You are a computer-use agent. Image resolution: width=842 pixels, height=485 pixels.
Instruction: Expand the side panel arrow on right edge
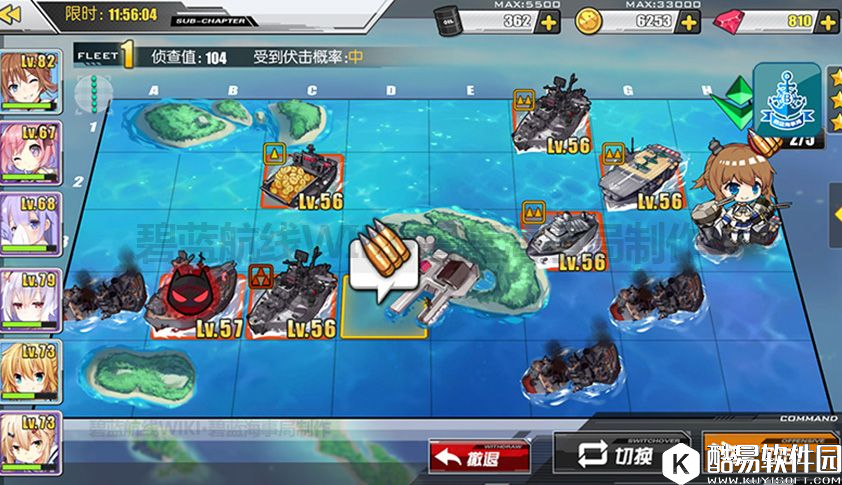tap(835, 211)
